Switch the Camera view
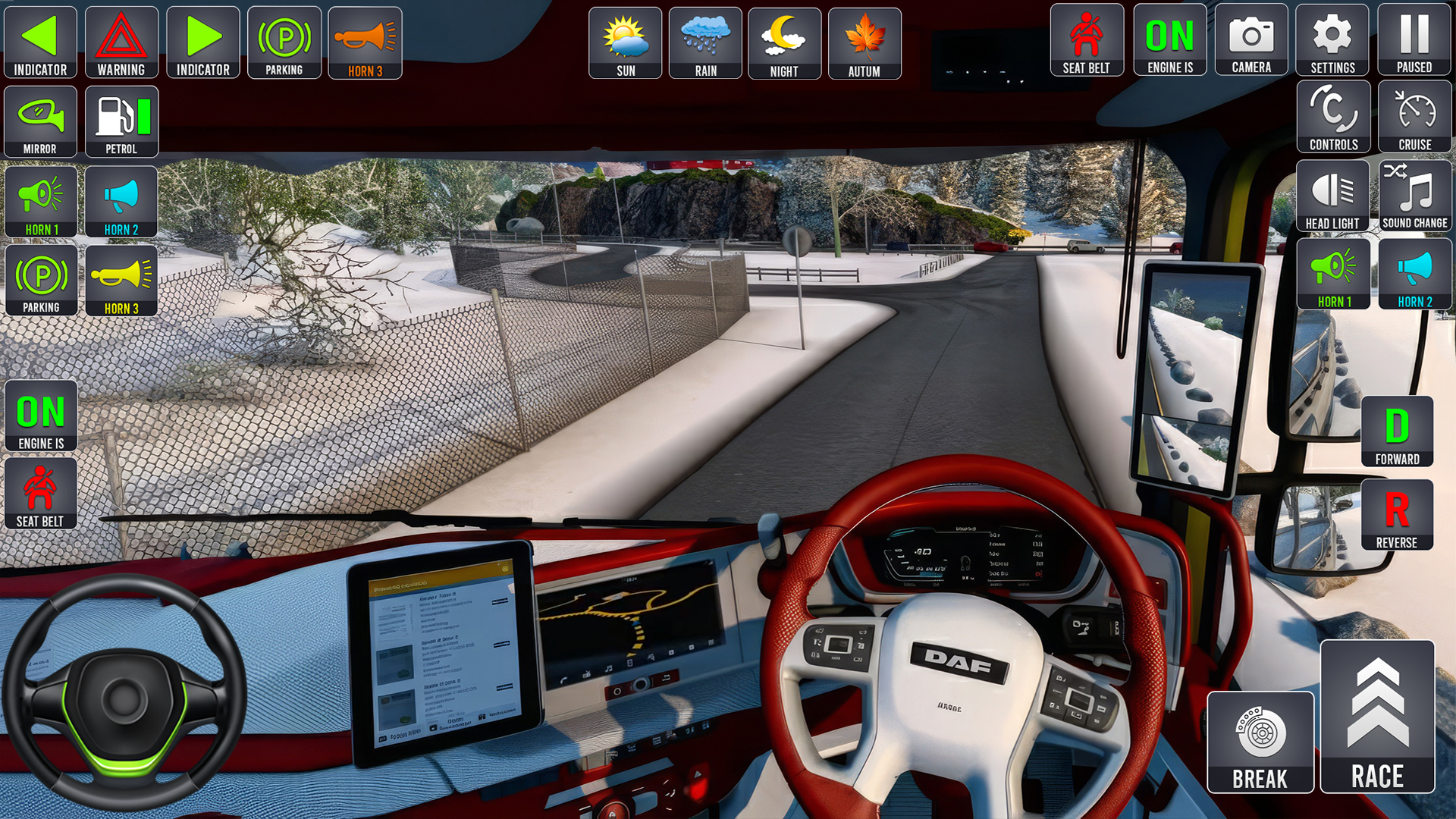This screenshot has width=1456, height=819. coord(1251,40)
